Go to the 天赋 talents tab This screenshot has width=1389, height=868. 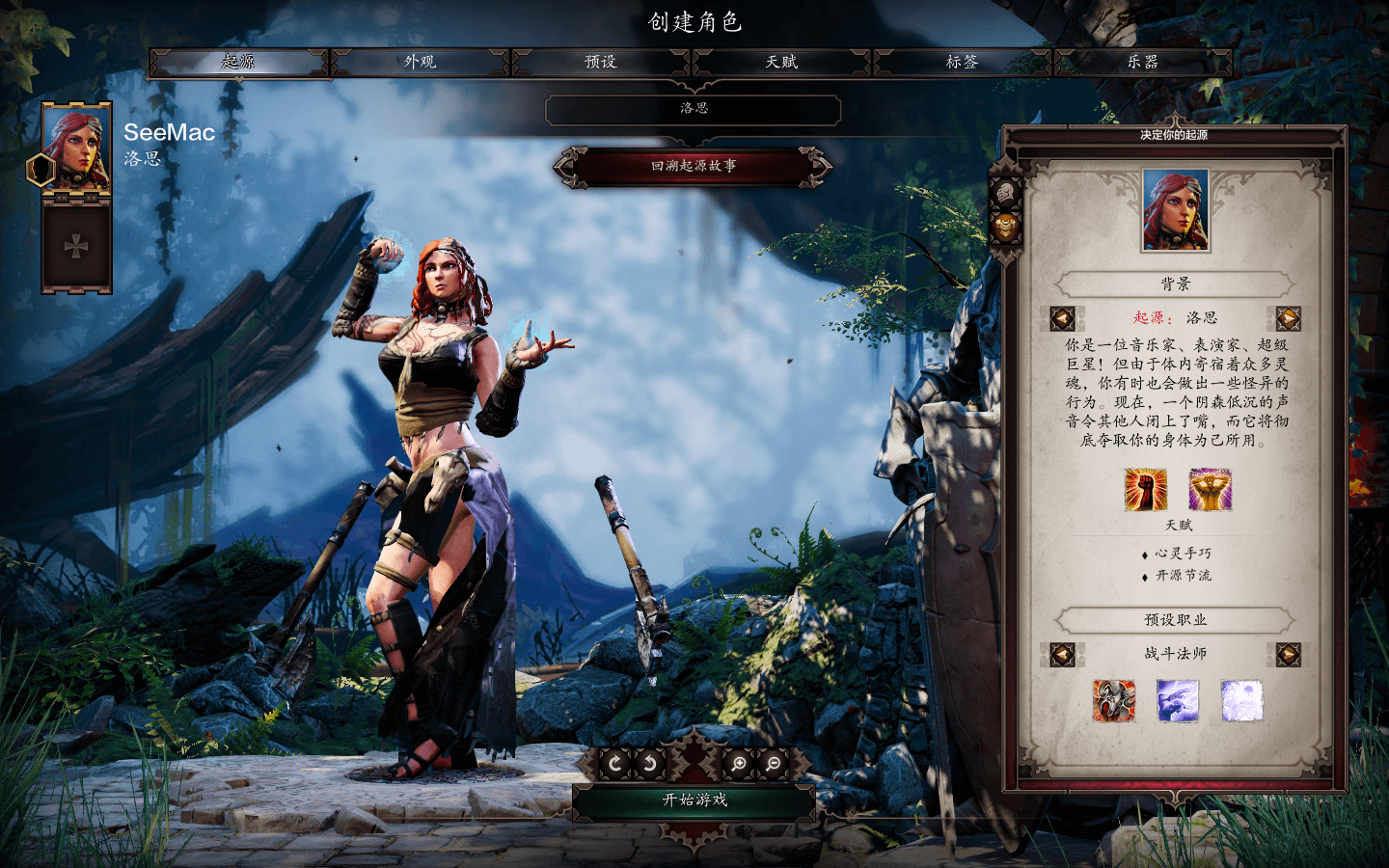click(781, 62)
